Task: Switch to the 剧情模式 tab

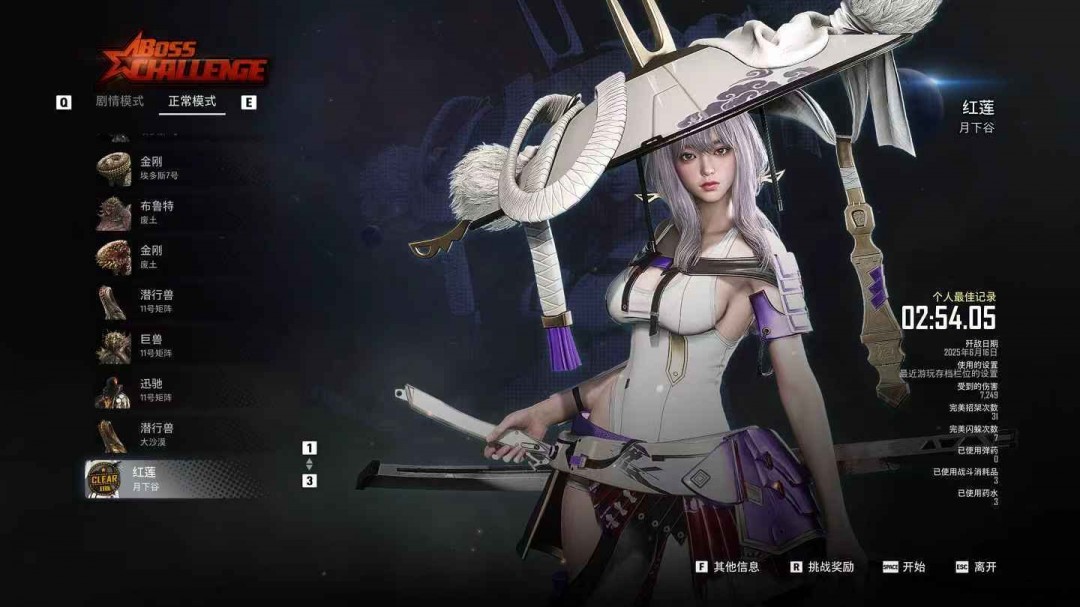Action: tap(120, 101)
